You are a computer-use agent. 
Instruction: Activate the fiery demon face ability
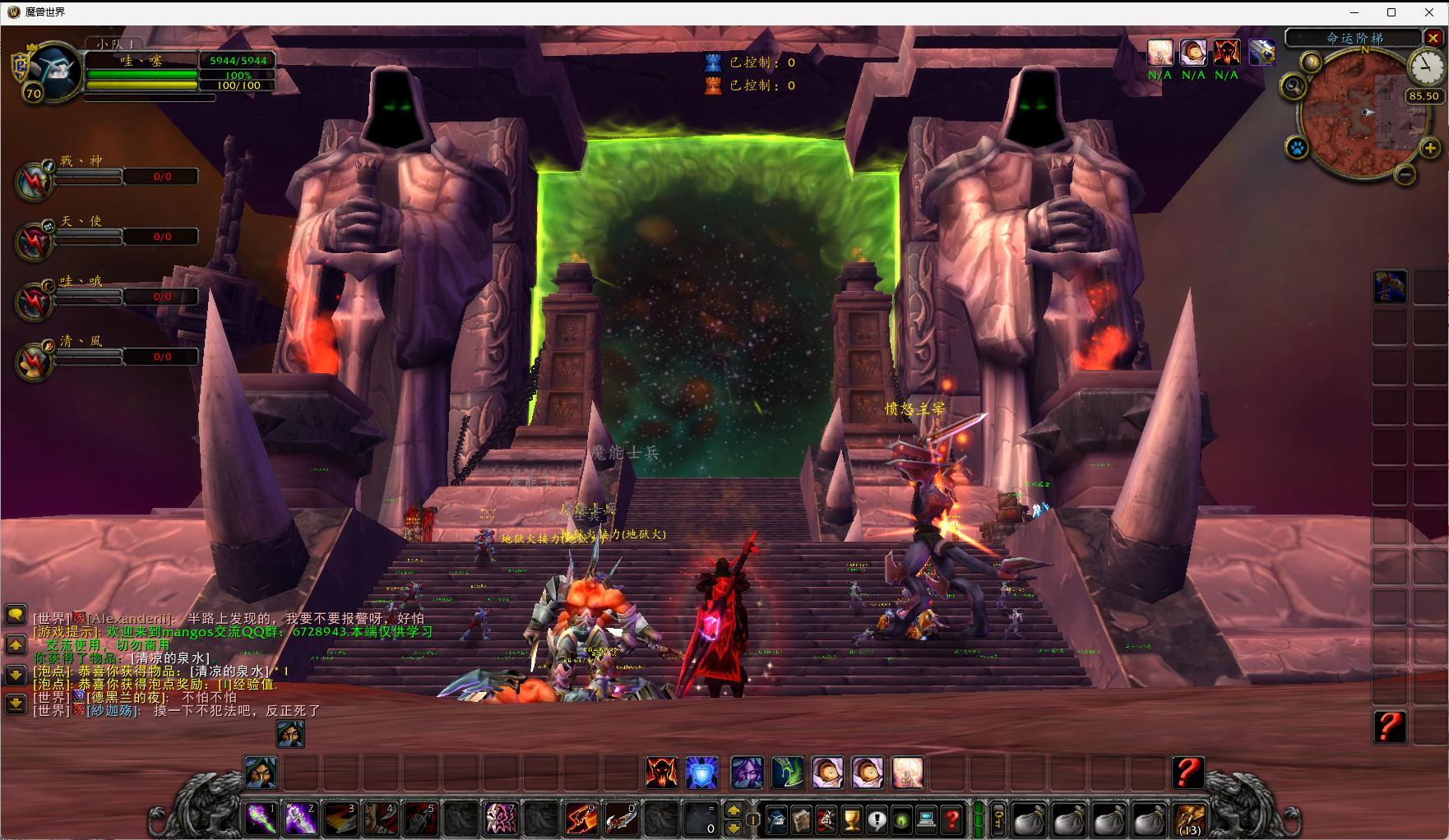pyautogui.click(x=661, y=773)
